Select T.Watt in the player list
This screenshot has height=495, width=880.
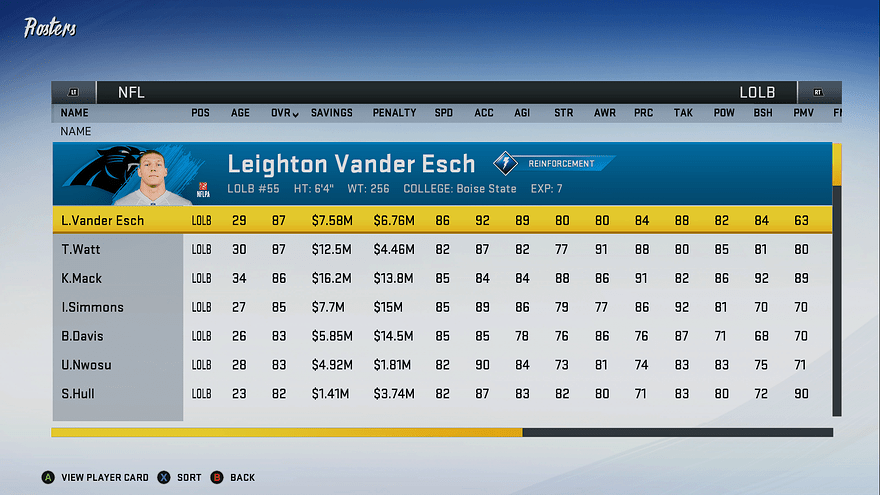[x=81, y=249]
